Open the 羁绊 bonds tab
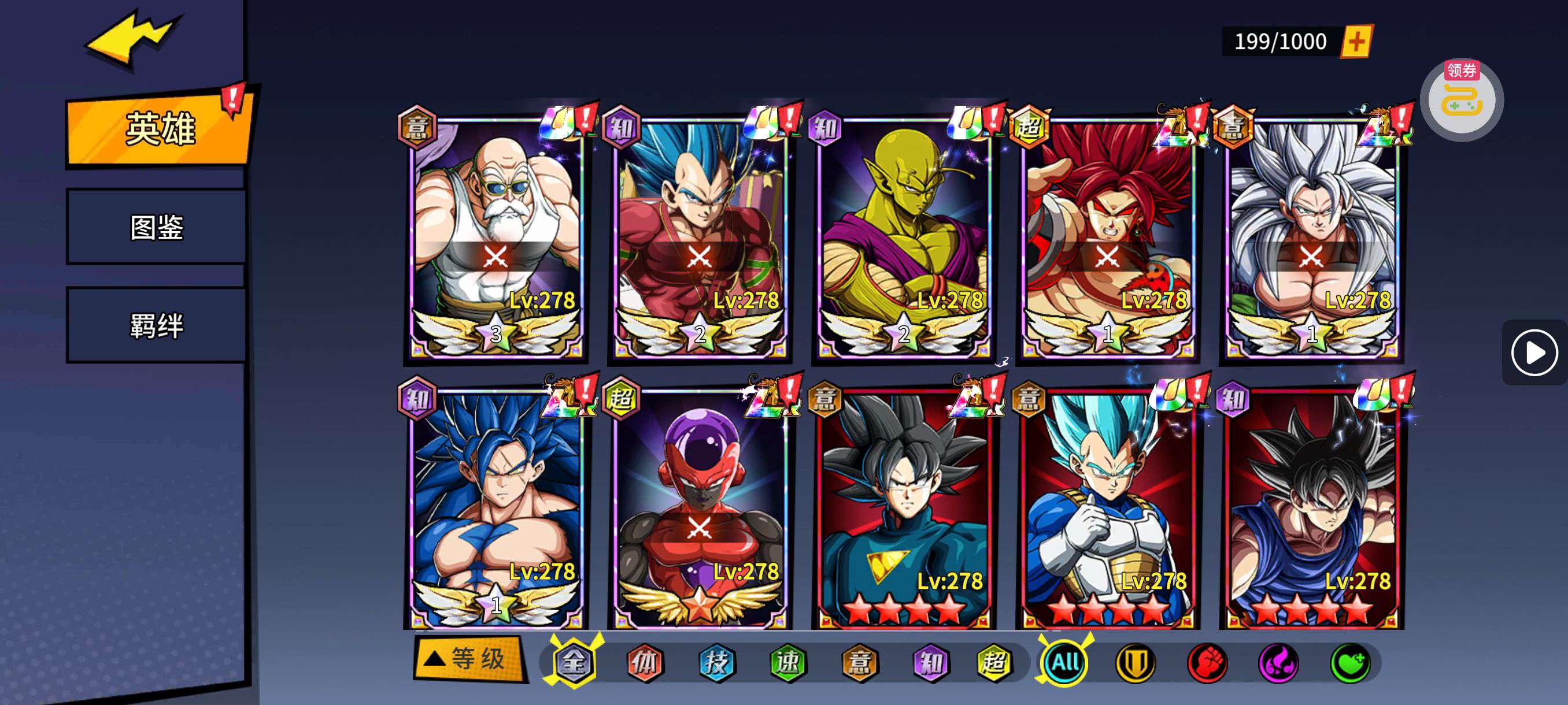This screenshot has height=705, width=1568. (x=157, y=325)
